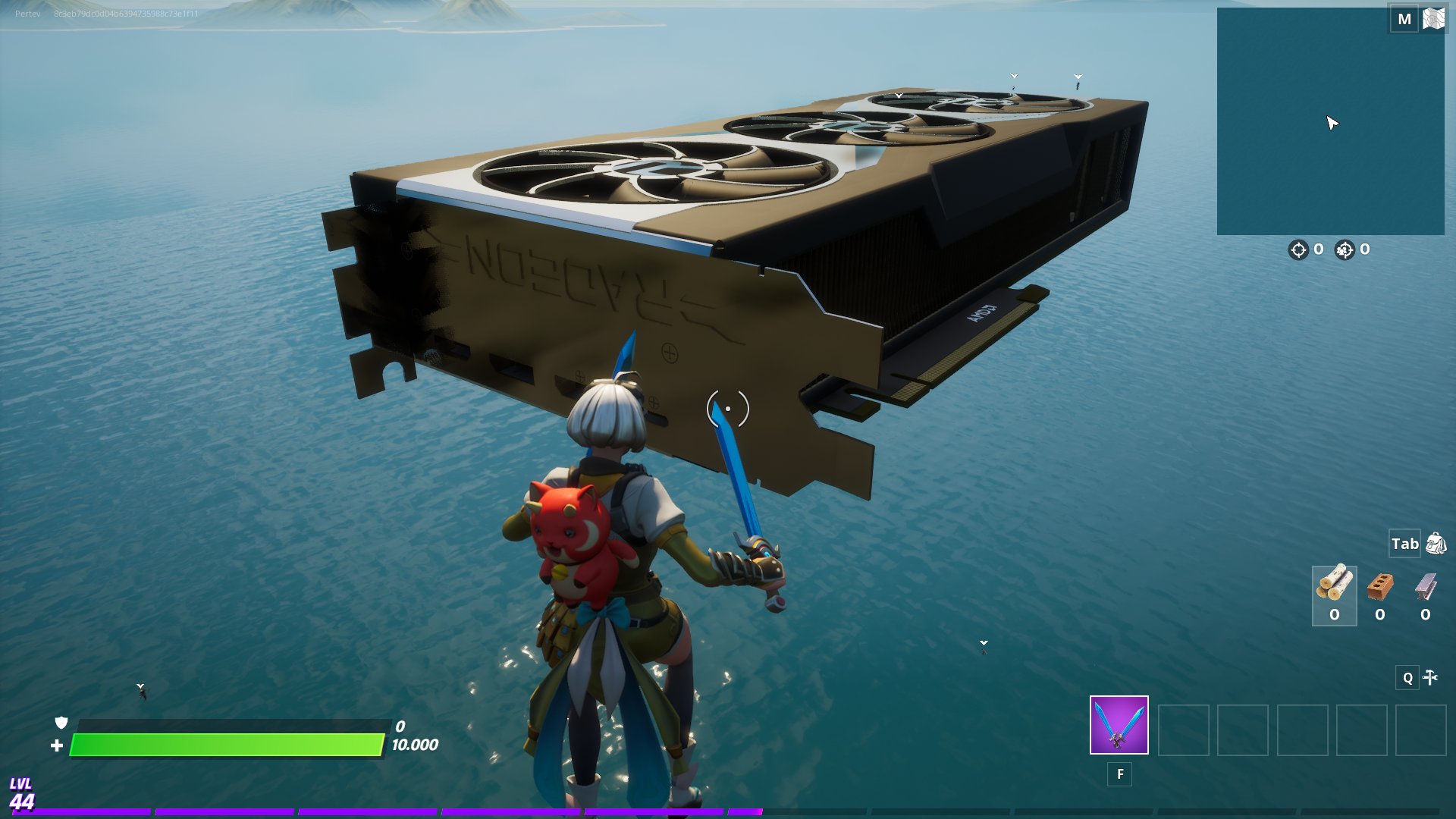This screenshot has width=1456, height=819.
Task: Select the wood building material
Action: (1334, 585)
